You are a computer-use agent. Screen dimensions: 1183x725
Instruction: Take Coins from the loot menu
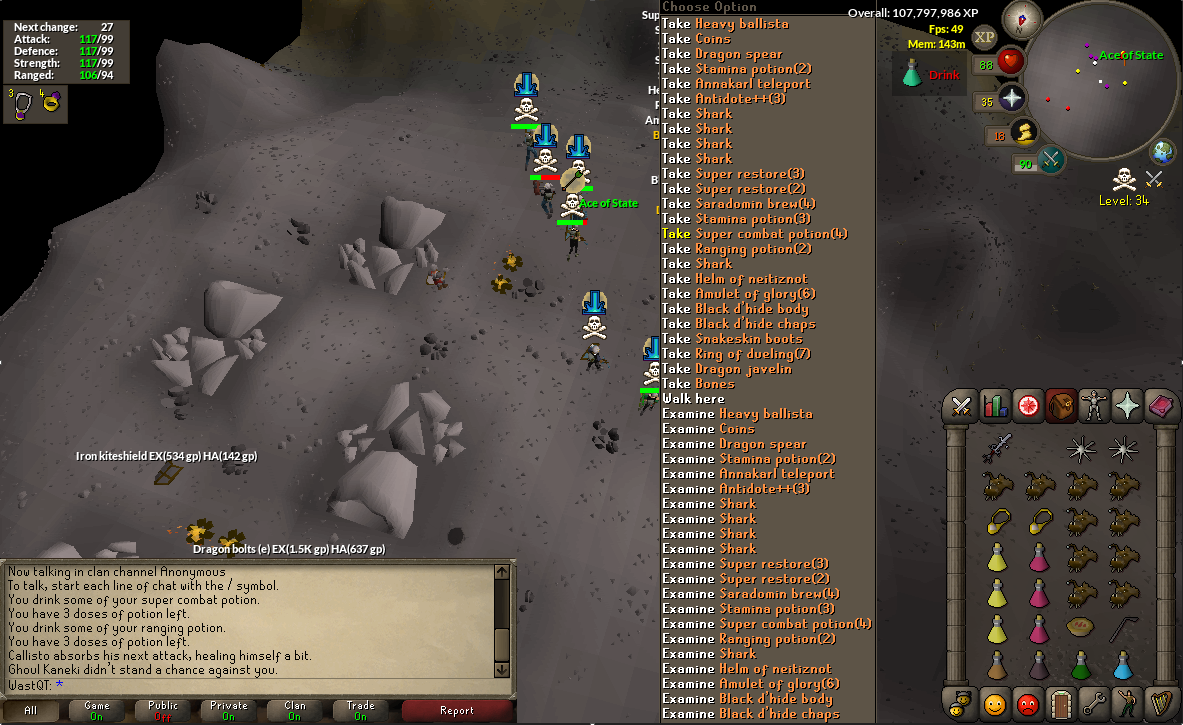tap(696, 38)
